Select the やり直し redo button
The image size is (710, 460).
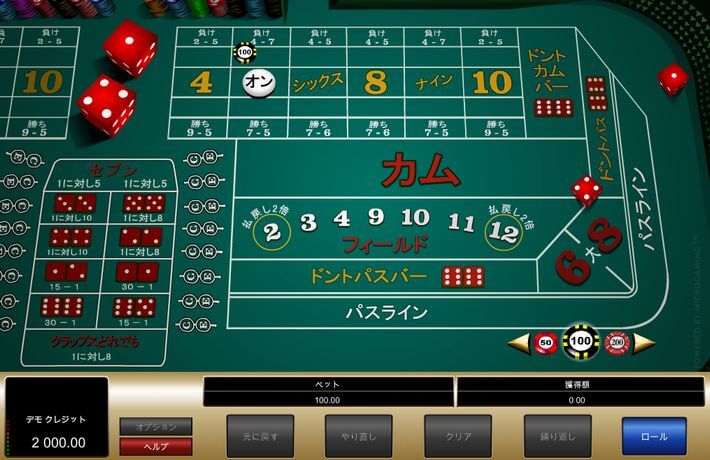[x=358, y=436]
